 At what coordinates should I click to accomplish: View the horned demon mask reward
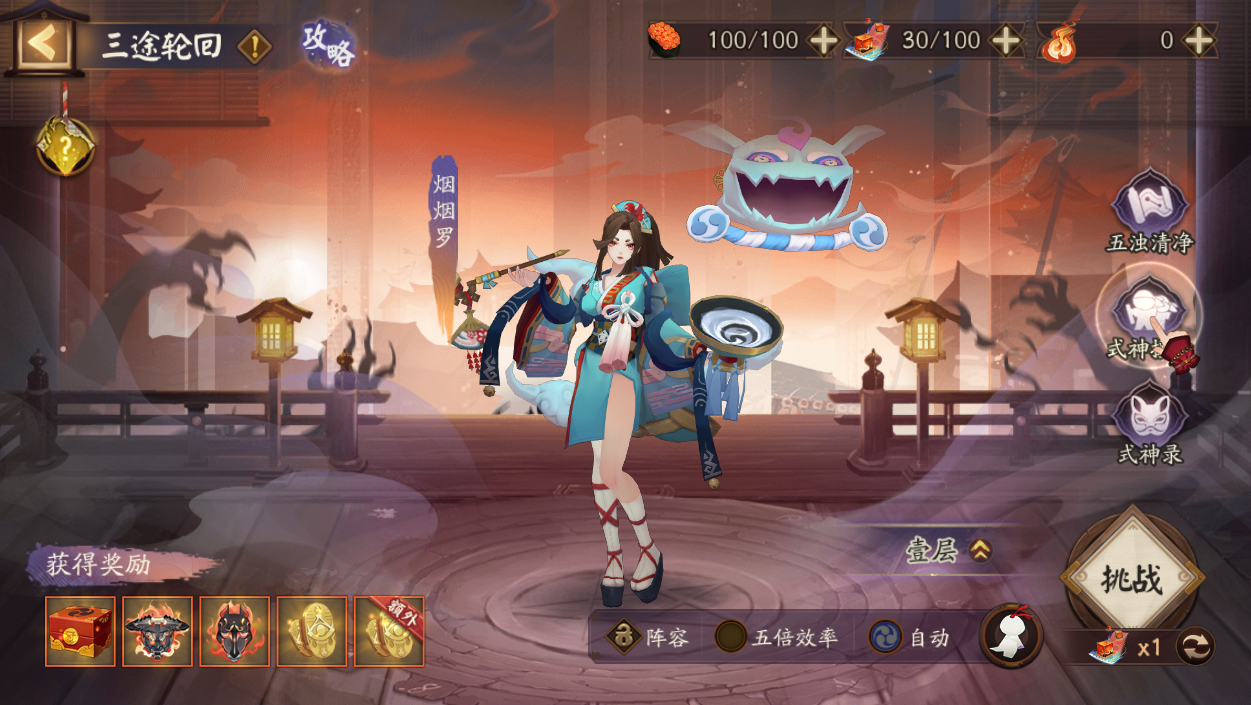pos(157,631)
